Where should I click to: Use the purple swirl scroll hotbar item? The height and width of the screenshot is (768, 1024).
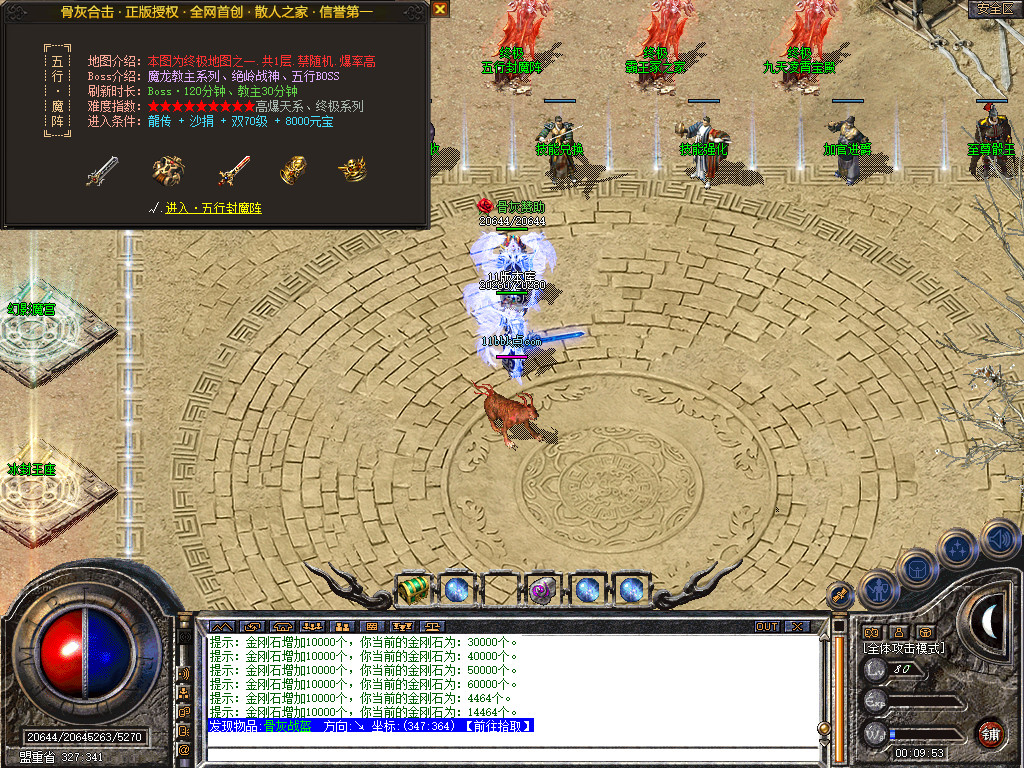[x=542, y=589]
